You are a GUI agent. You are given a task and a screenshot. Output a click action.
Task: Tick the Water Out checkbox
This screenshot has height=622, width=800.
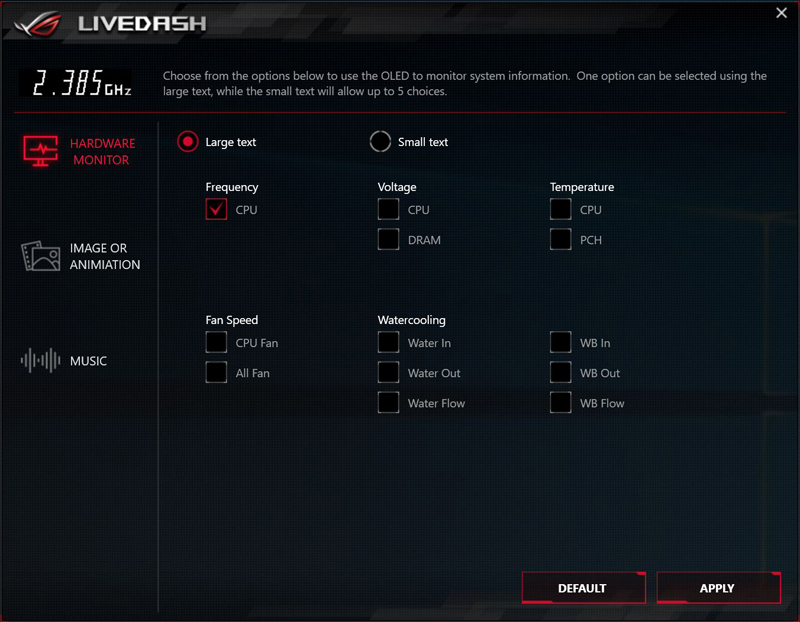[x=388, y=373]
